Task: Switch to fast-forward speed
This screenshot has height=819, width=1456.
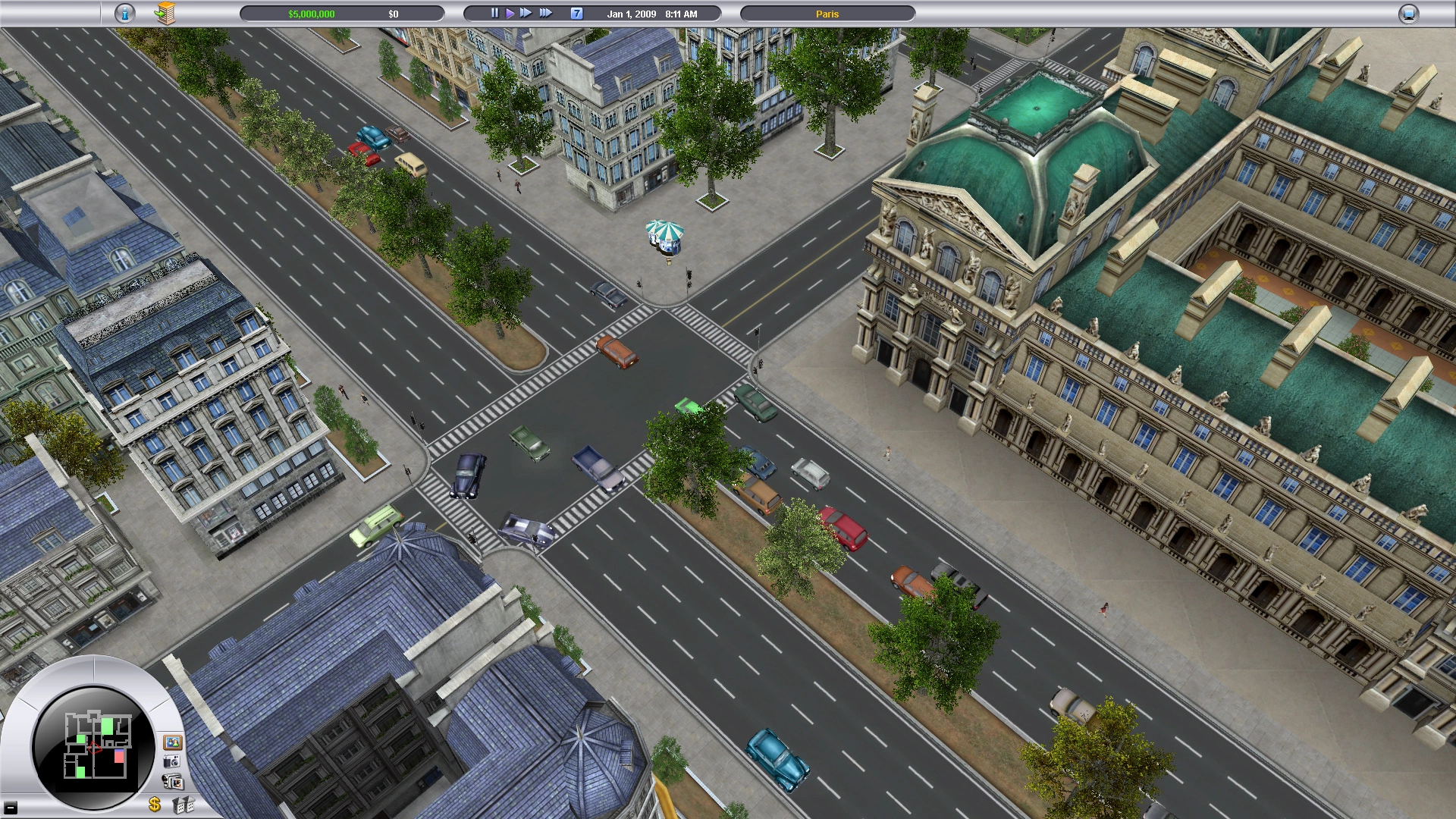Action: [526, 14]
